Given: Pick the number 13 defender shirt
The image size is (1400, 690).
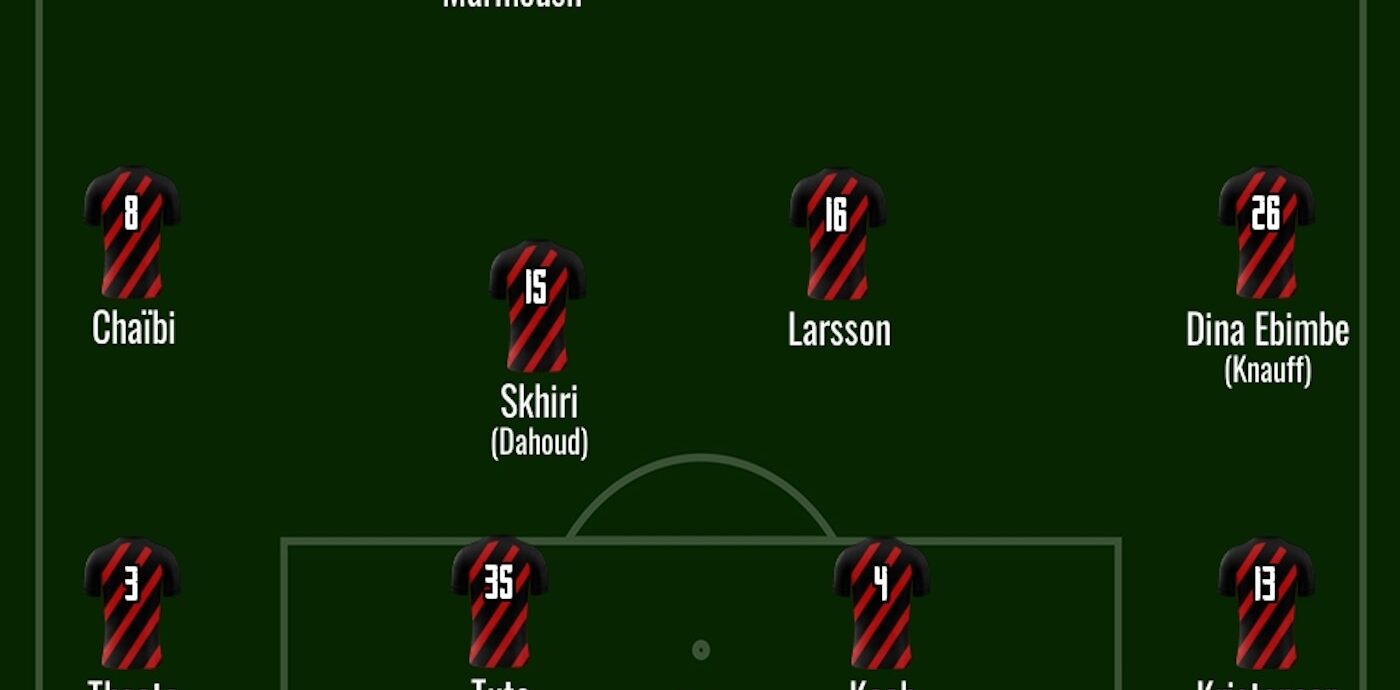Looking at the screenshot, I should pyautogui.click(x=1266, y=602).
